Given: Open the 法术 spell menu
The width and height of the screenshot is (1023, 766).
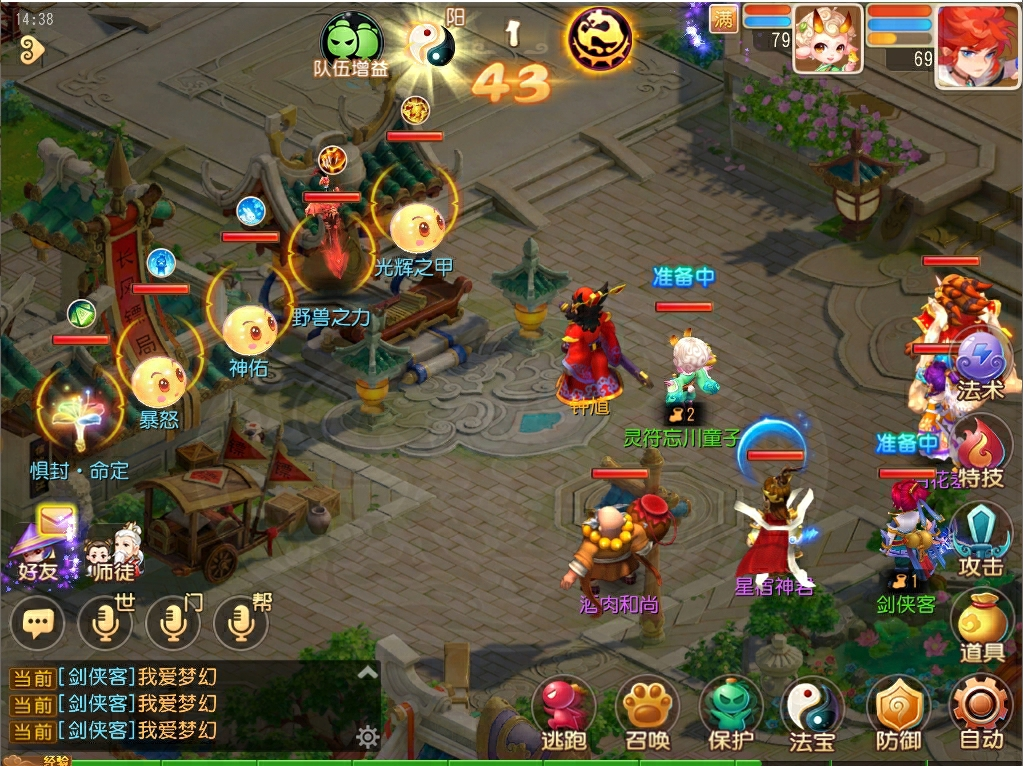Looking at the screenshot, I should 981,363.
